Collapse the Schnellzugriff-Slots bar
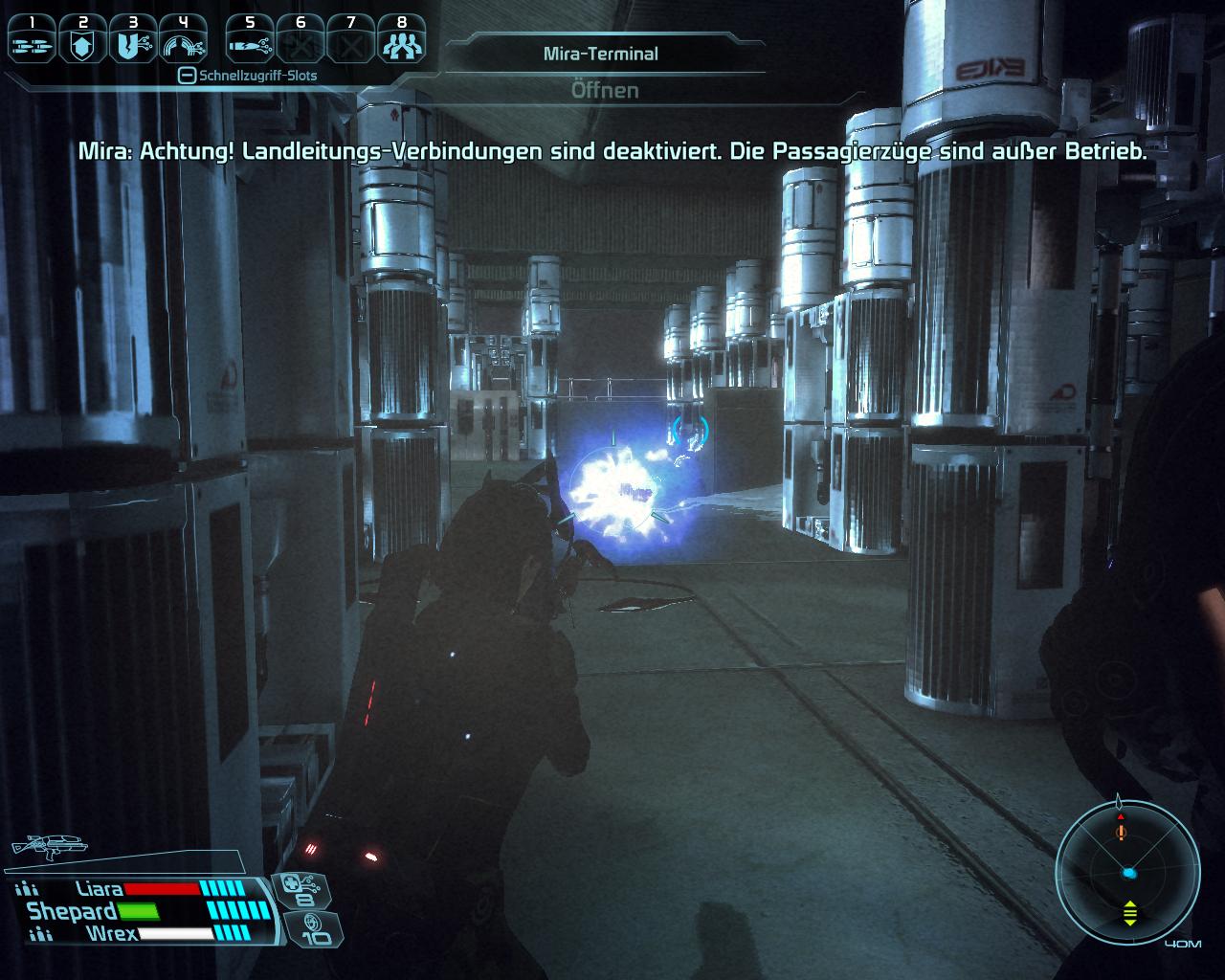Image resolution: width=1225 pixels, height=980 pixels. tap(187, 76)
